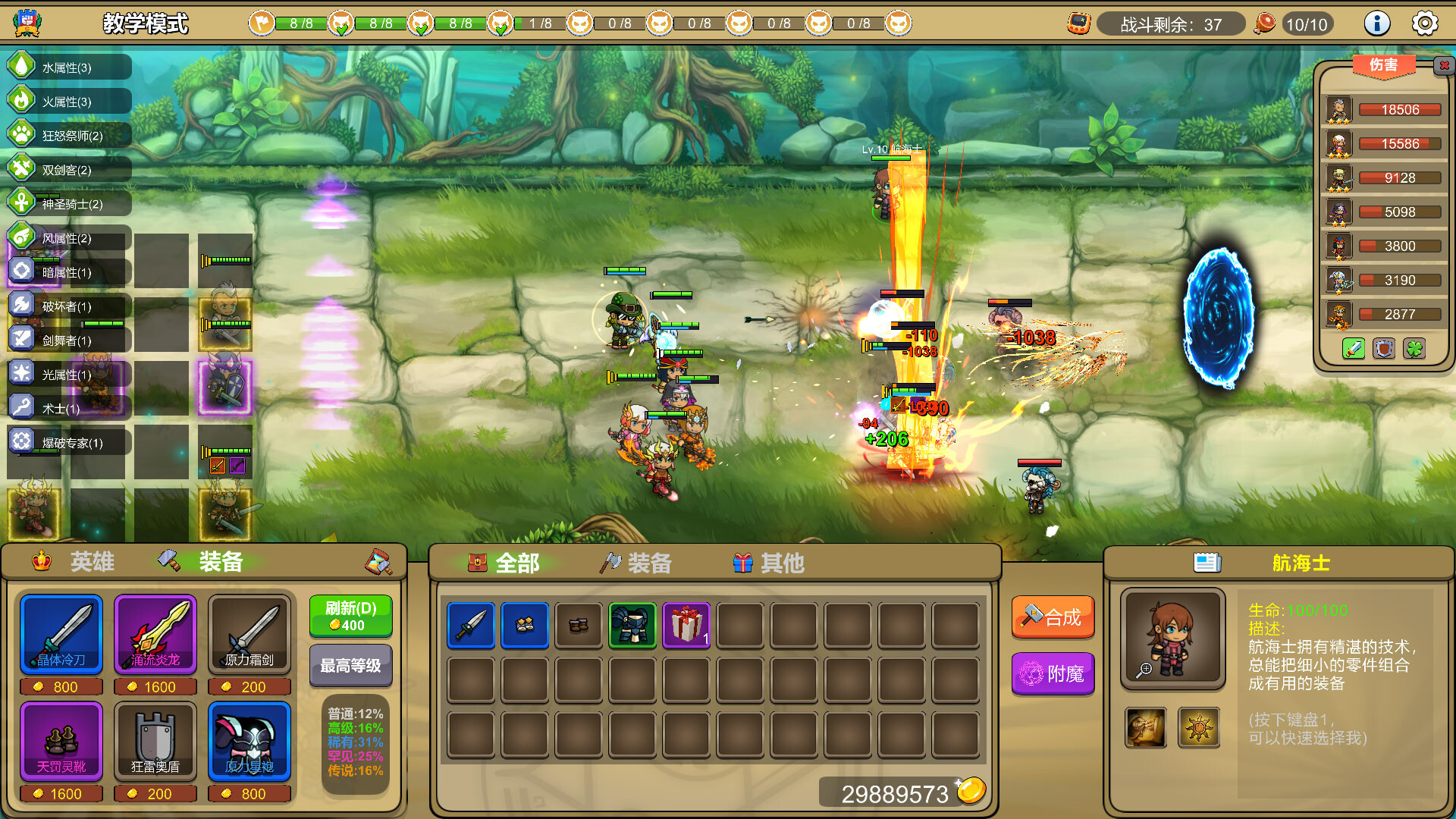Show 全部 inventory items

[504, 563]
